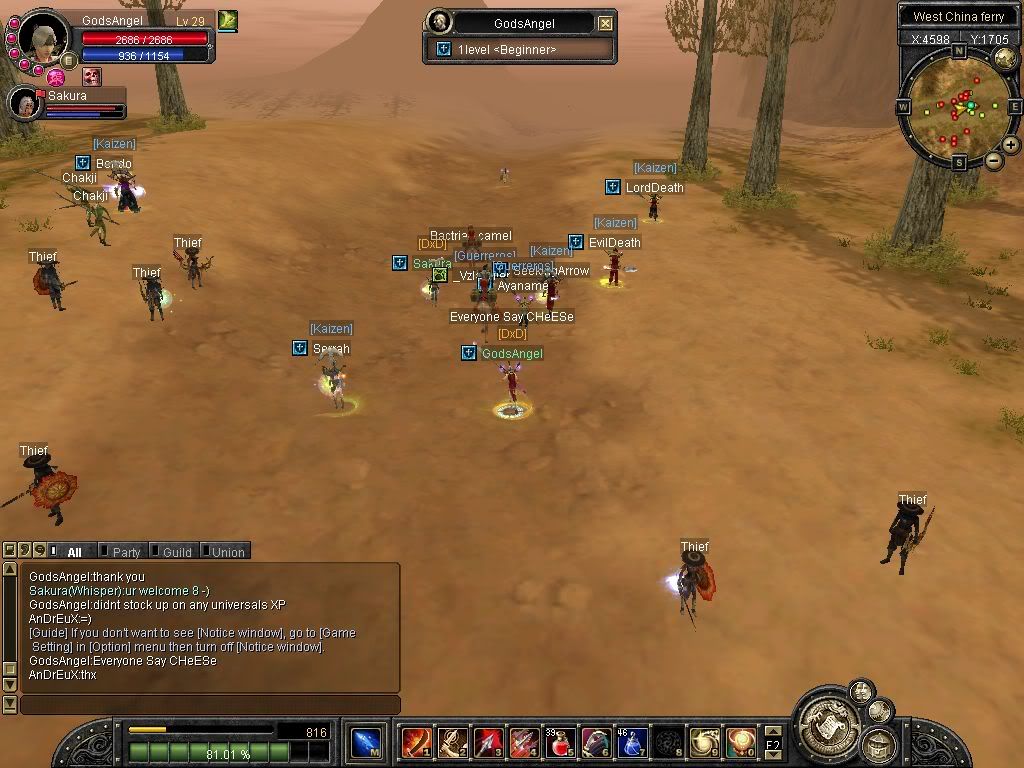The image size is (1024, 768).
Task: Trigger the fiery orb skill in slot 0
Action: 741,742
